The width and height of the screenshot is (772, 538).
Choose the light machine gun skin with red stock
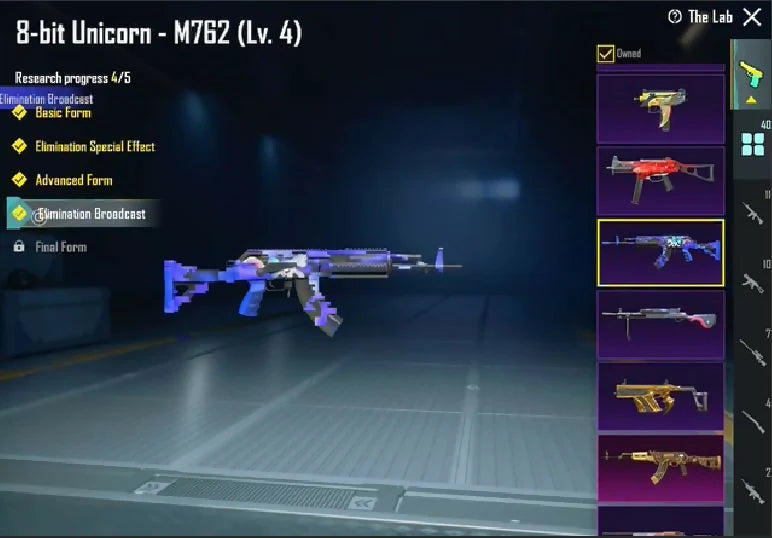click(x=660, y=325)
